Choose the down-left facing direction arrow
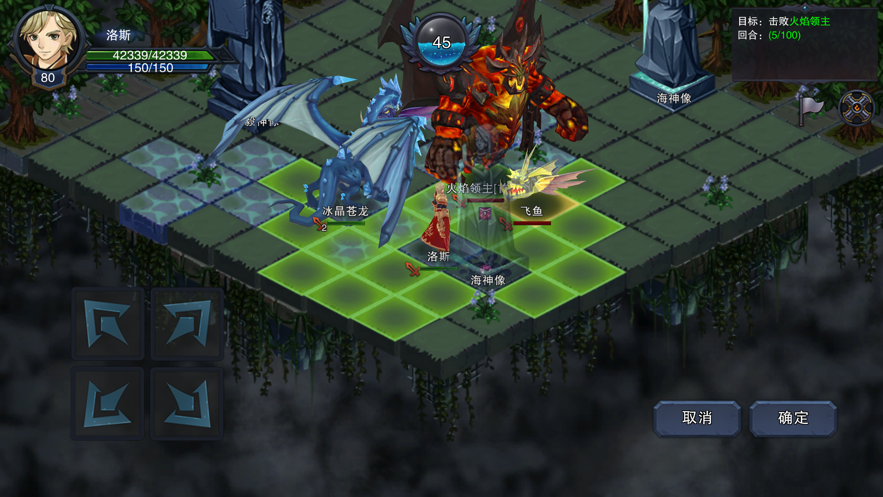The image size is (883, 497). [108, 403]
